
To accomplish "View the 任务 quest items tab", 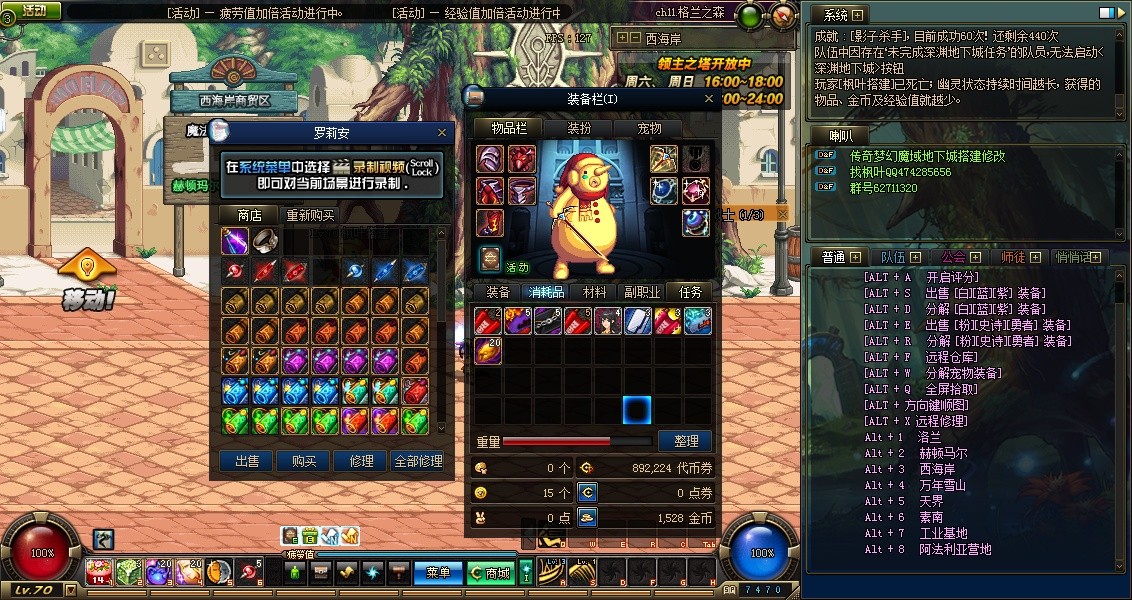I will point(690,292).
